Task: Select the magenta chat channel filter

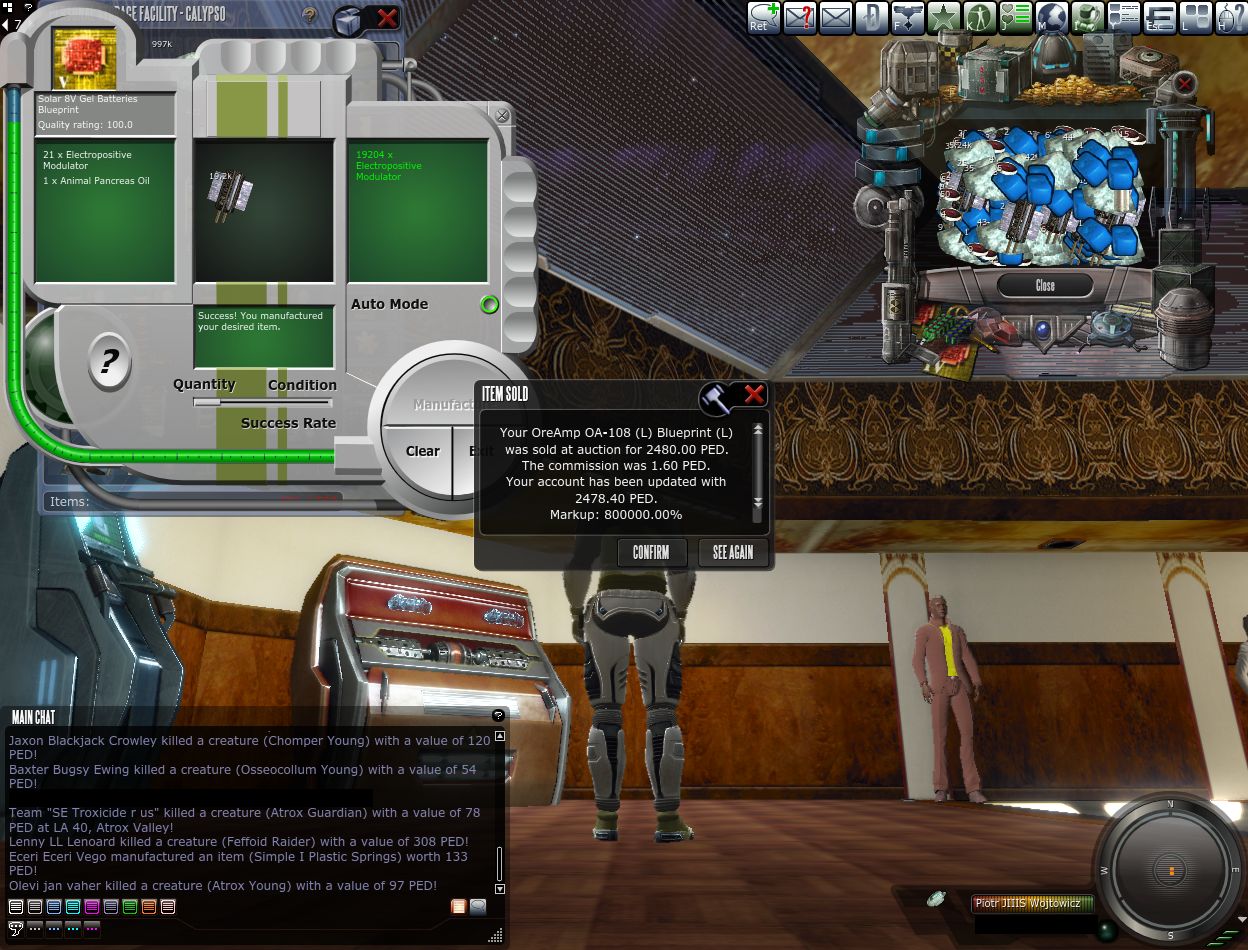Action: (91, 907)
